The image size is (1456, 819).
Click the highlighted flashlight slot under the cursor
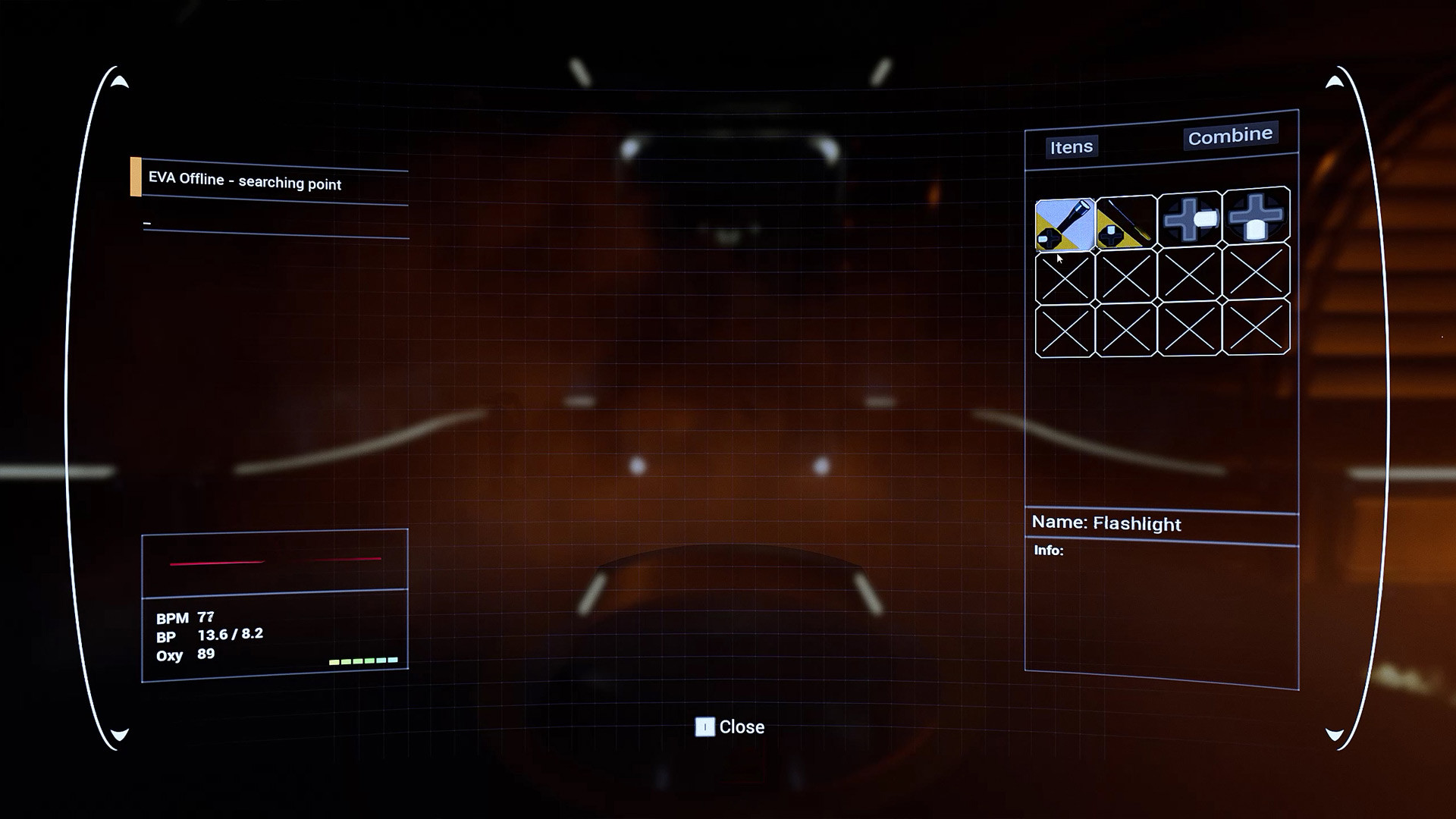coord(1065,221)
